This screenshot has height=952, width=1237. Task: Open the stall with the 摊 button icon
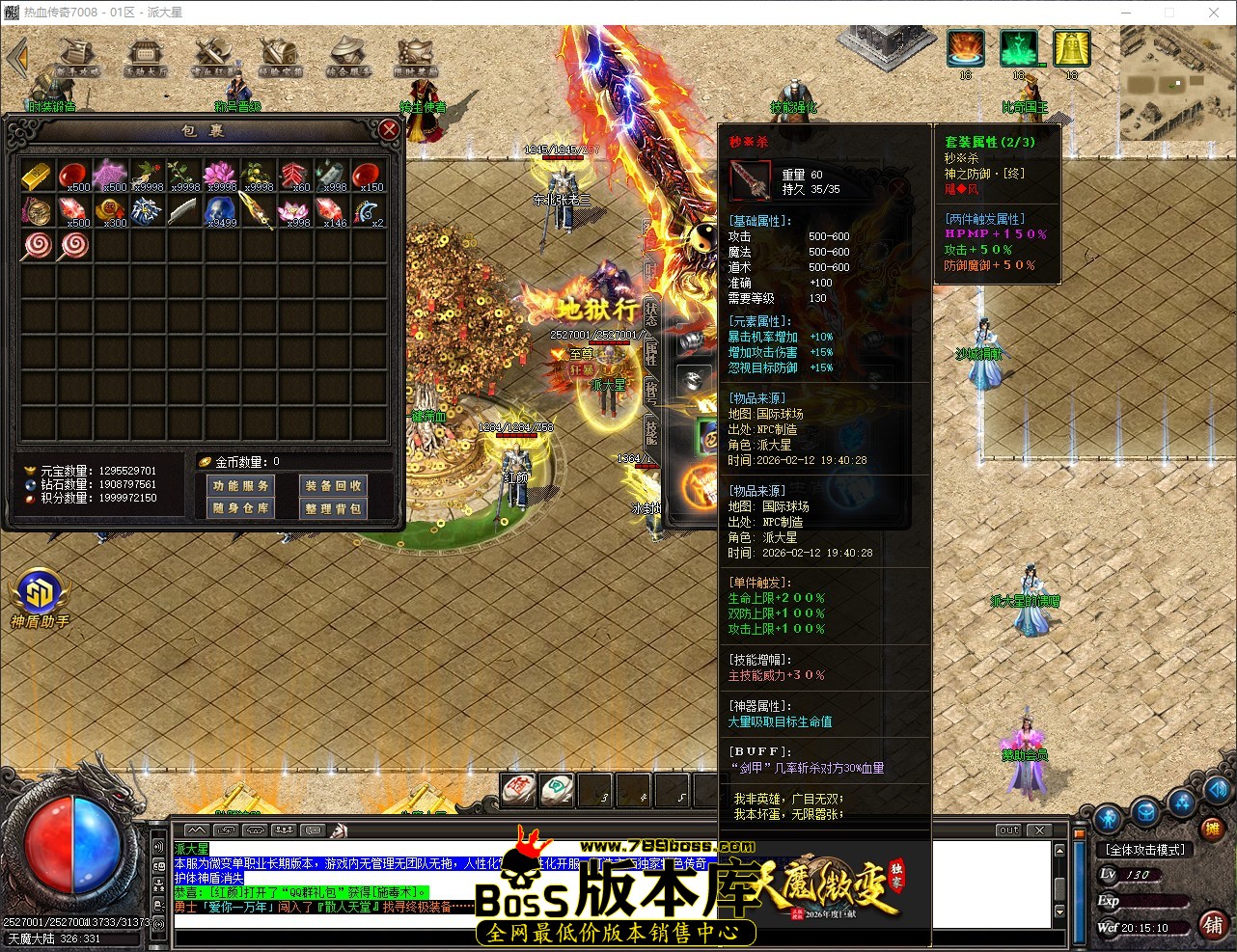(1216, 829)
